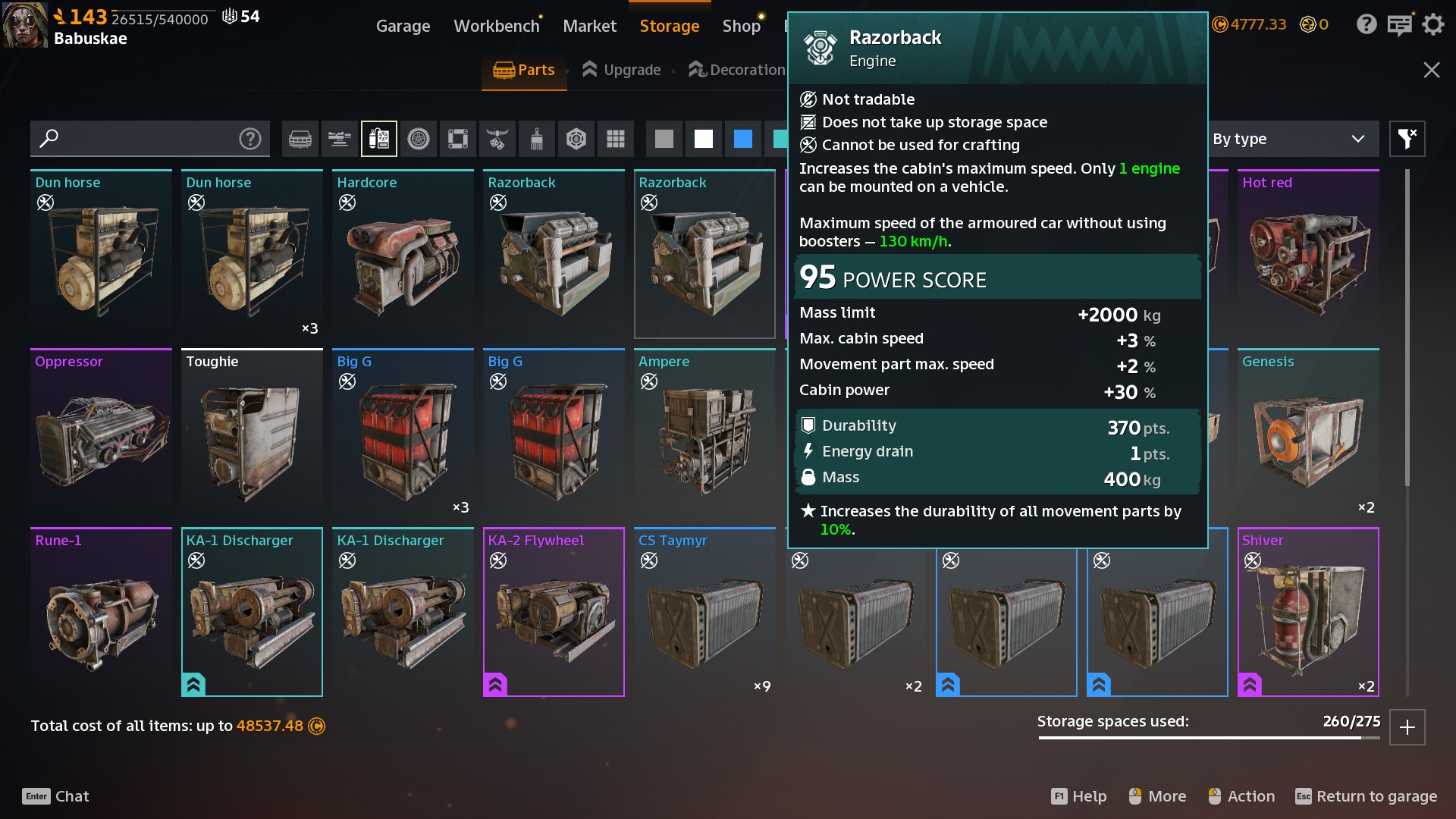The width and height of the screenshot is (1456, 819).
Task: Open the Garage menu
Action: coord(403,26)
